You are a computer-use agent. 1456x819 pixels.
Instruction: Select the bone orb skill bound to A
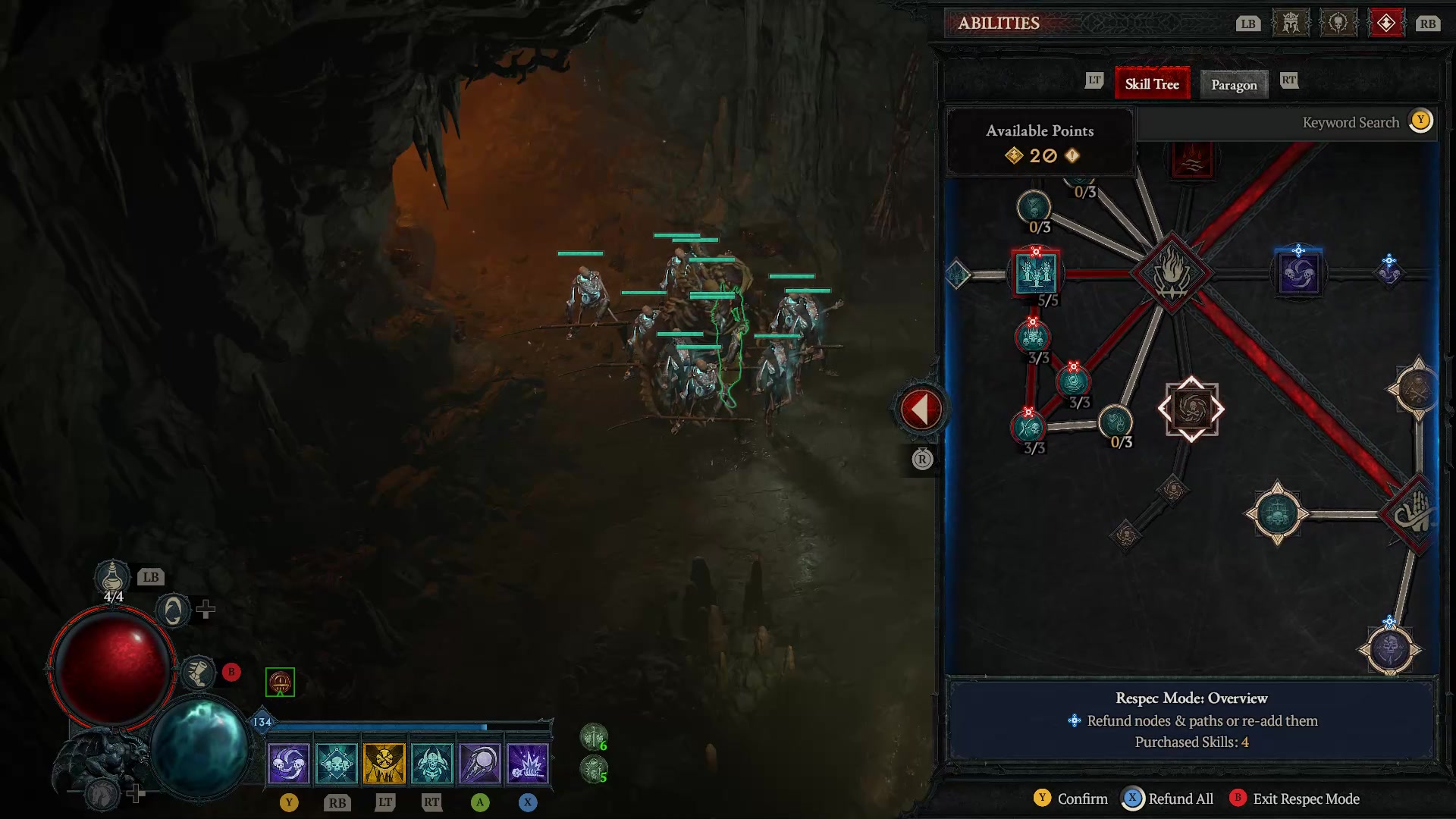point(481,762)
